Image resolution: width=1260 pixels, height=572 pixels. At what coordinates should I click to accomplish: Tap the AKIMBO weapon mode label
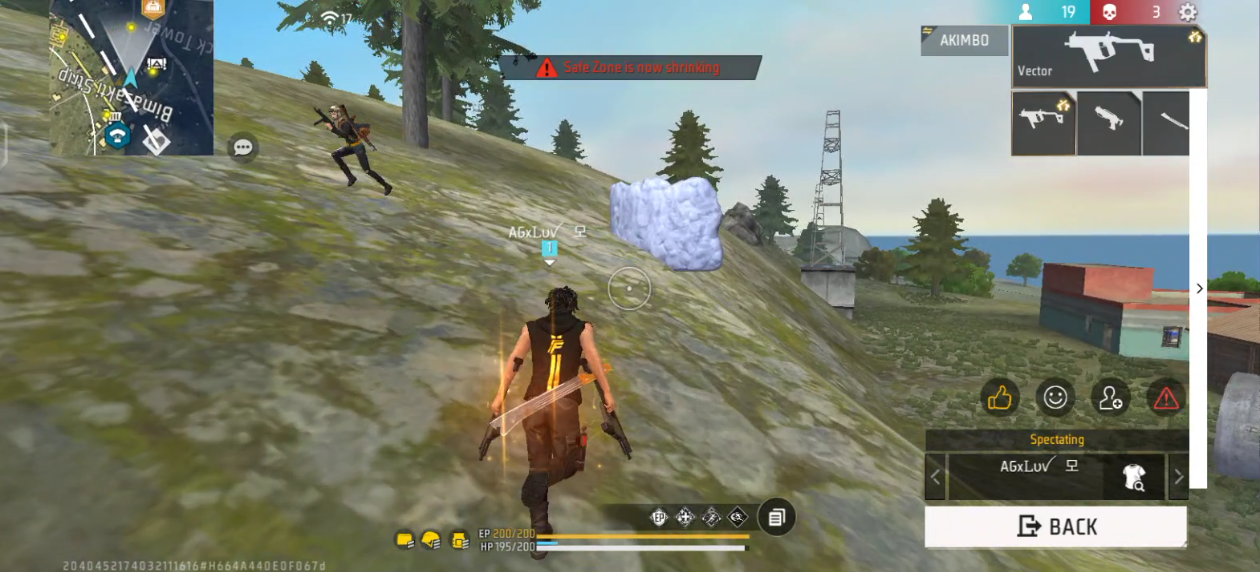point(964,40)
